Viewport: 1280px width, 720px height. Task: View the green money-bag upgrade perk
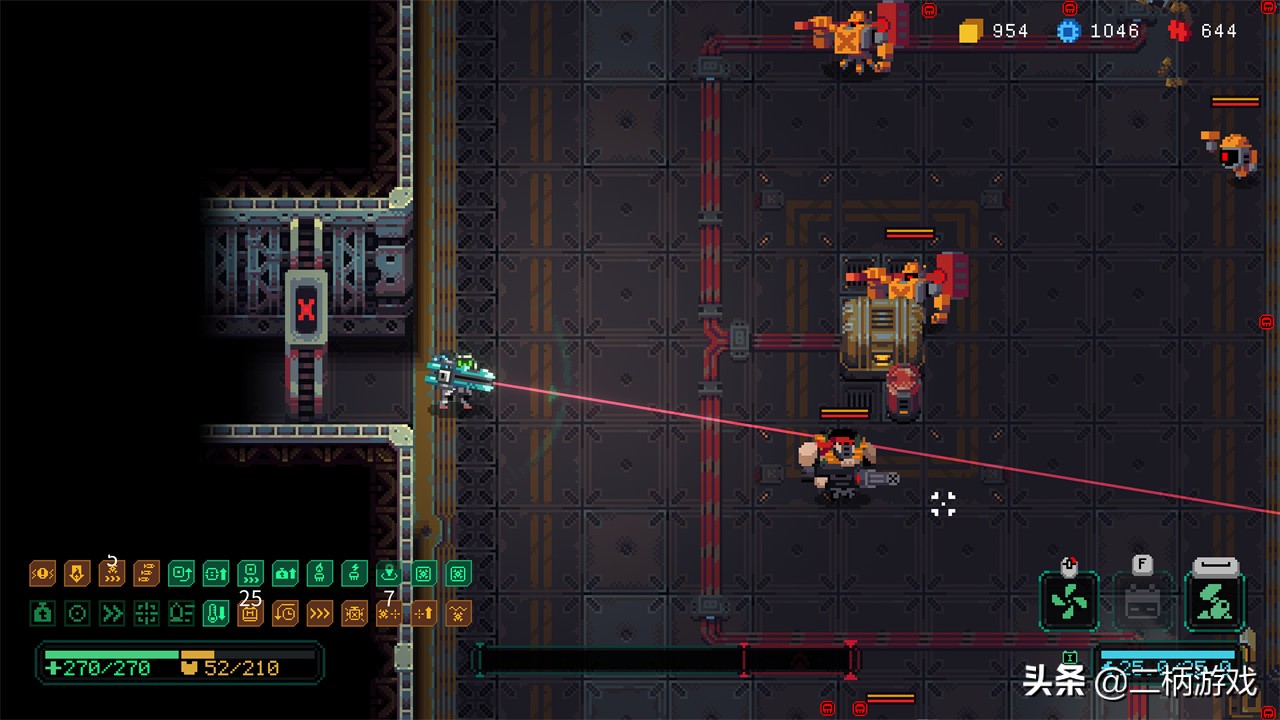point(285,573)
